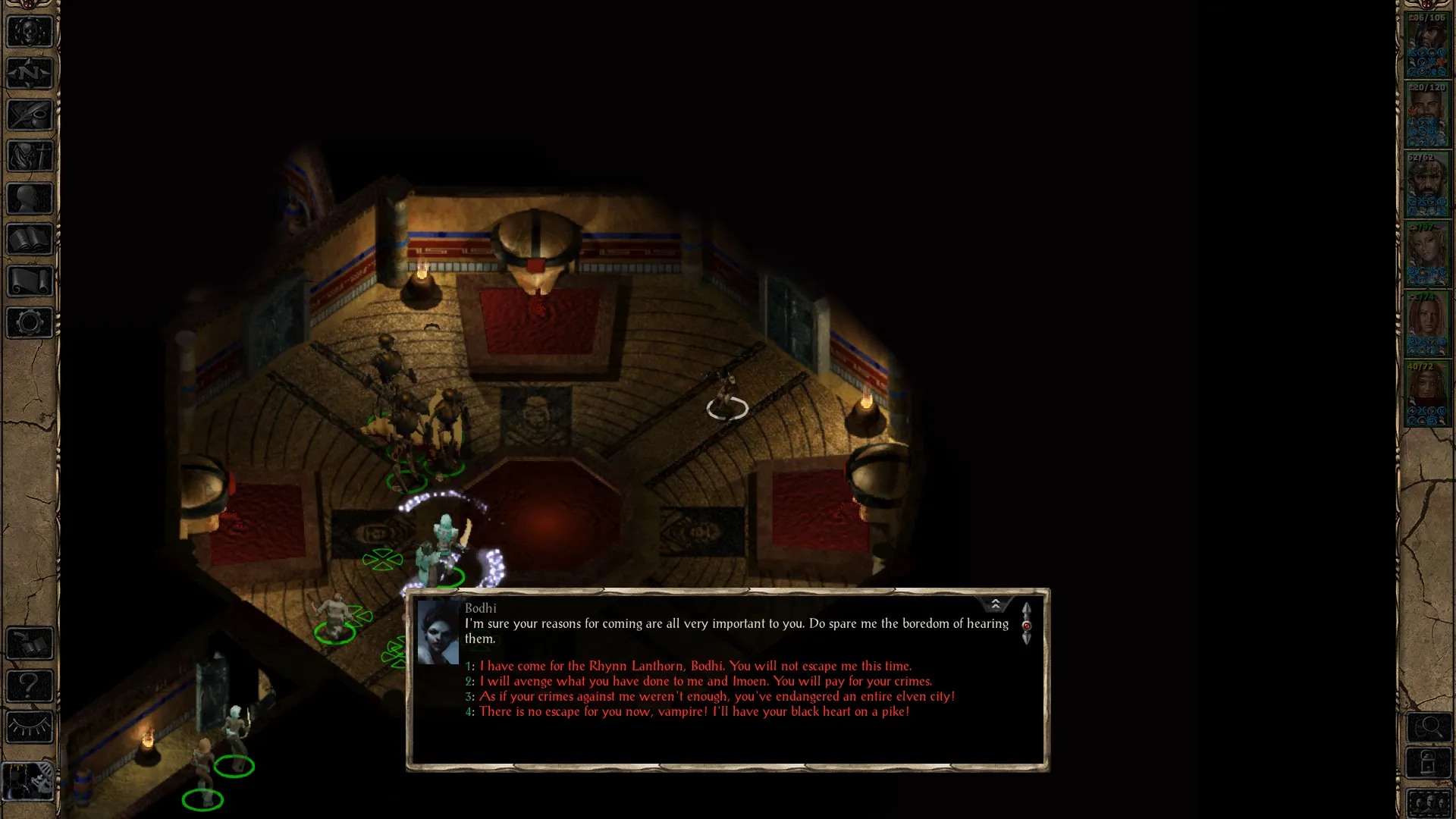Click the magnifying glass button
This screenshot has height=819, width=1456.
(1429, 728)
